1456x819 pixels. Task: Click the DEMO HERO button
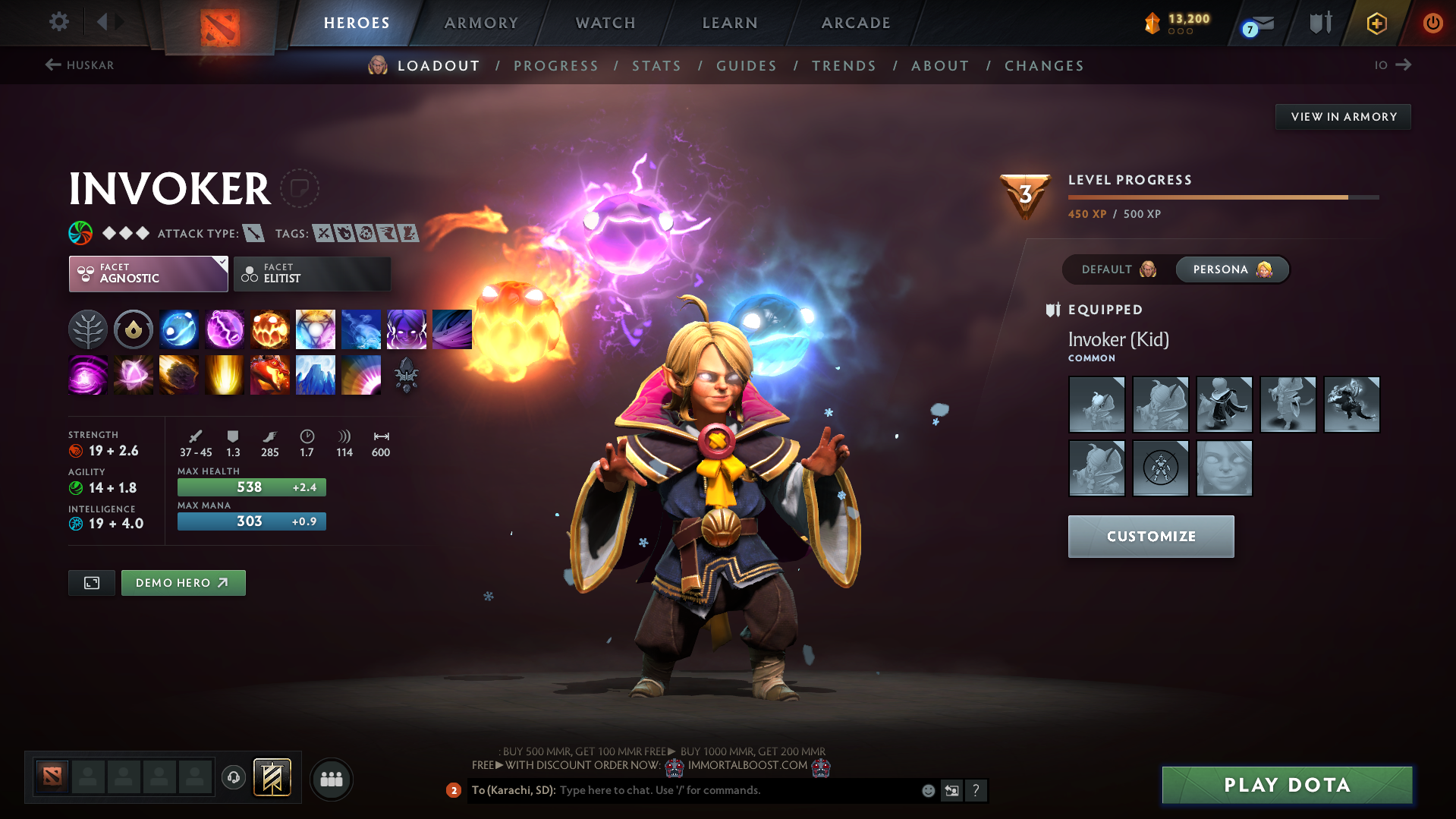(183, 582)
